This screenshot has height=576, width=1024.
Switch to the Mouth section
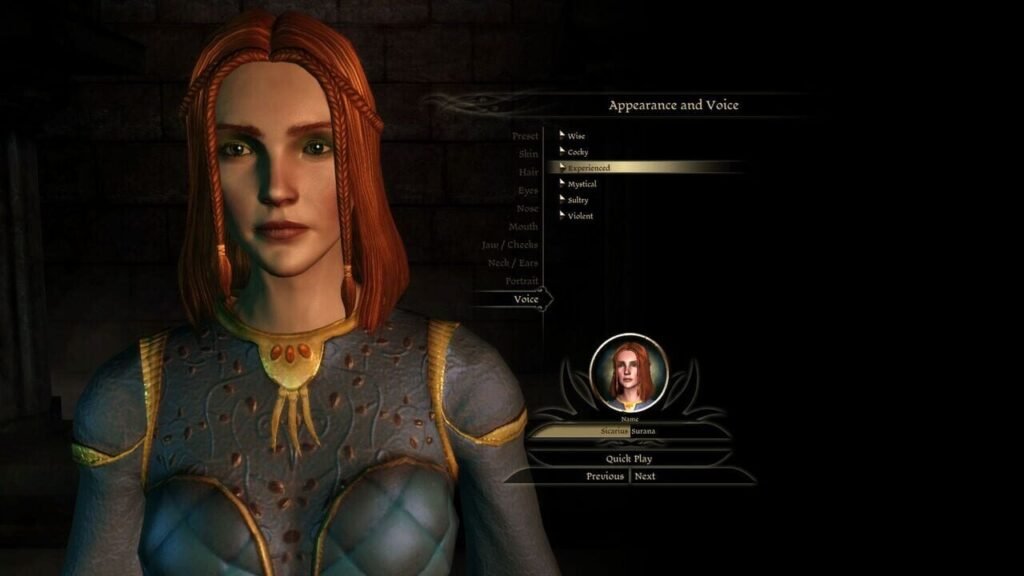pyautogui.click(x=523, y=226)
